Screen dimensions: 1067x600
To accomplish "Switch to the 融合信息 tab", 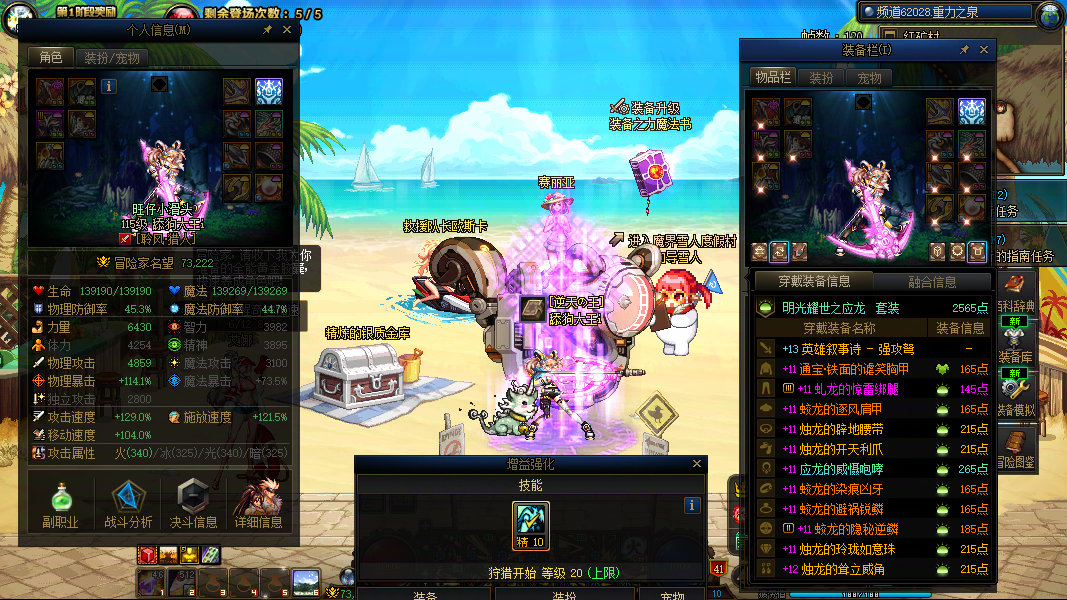I will click(932, 282).
